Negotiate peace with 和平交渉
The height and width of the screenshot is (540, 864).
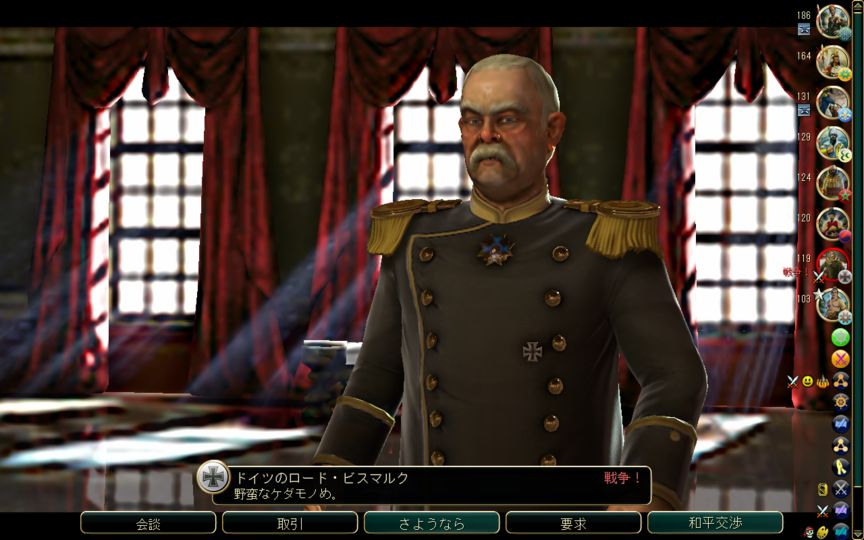[714, 523]
